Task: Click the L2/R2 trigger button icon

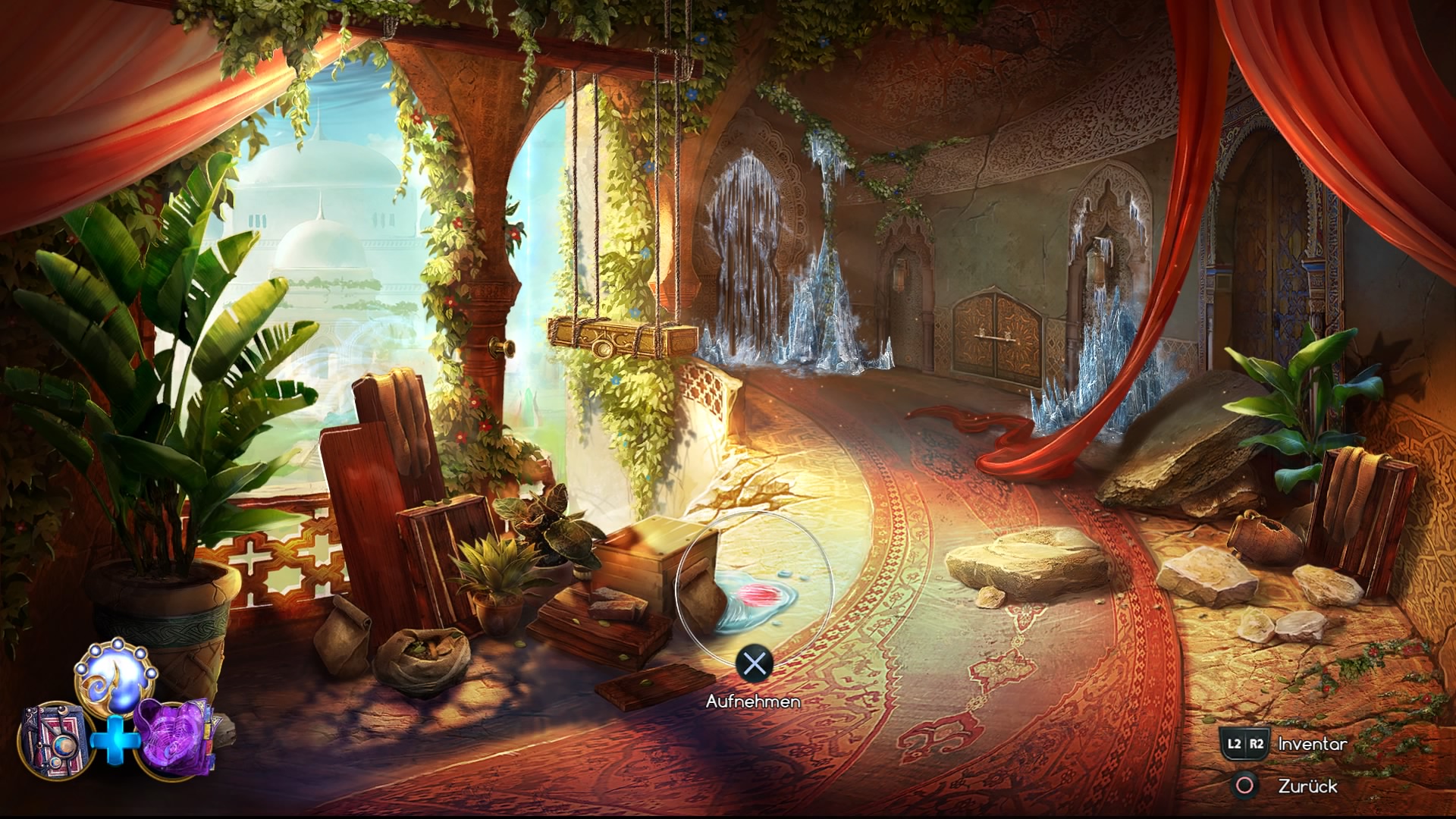Action: point(1244,745)
